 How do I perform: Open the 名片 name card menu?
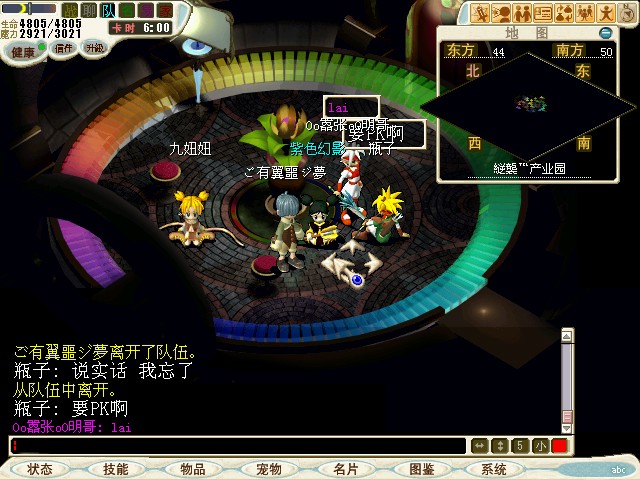345,469
